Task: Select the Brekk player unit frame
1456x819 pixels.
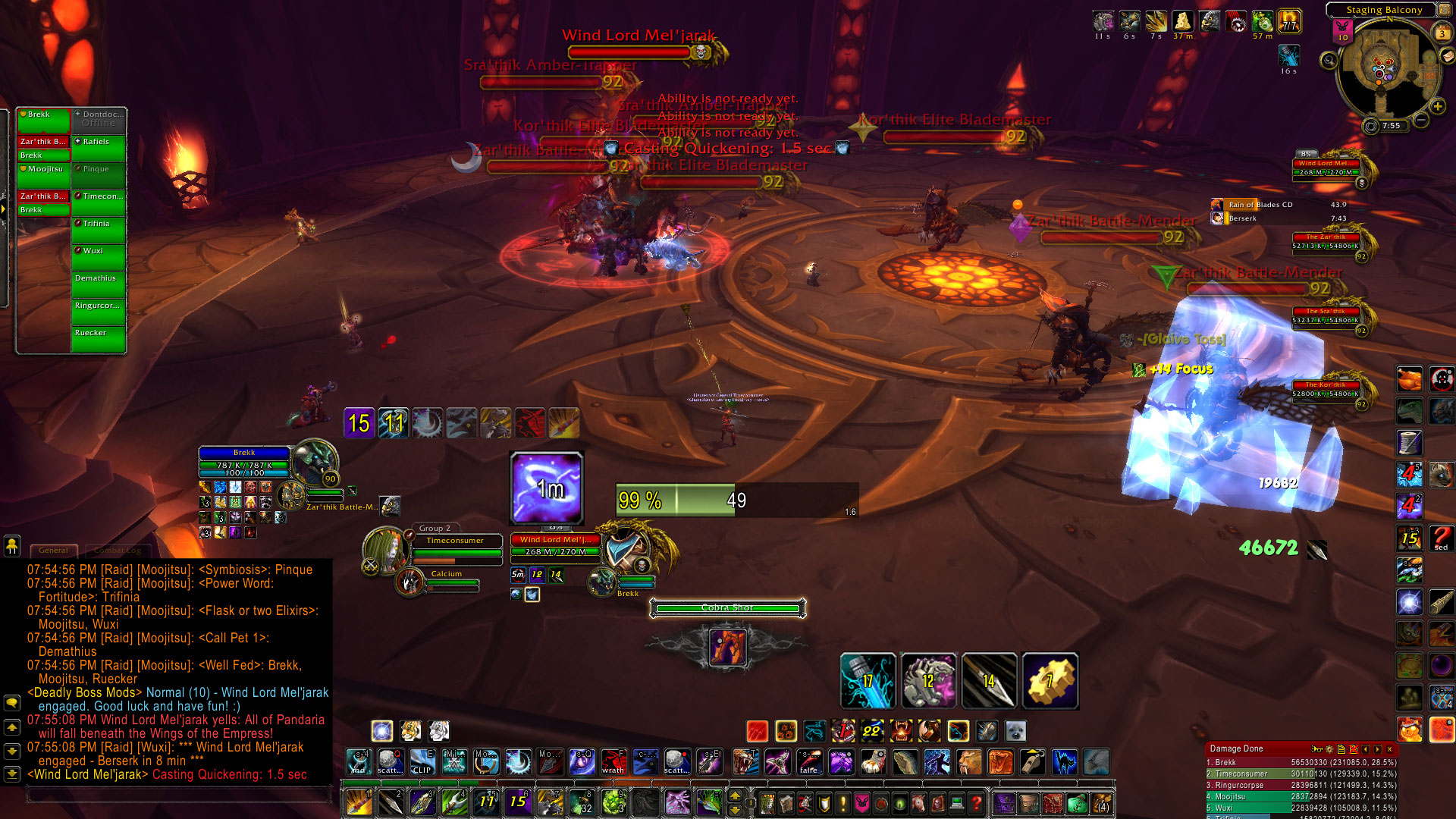Action: coord(243,462)
